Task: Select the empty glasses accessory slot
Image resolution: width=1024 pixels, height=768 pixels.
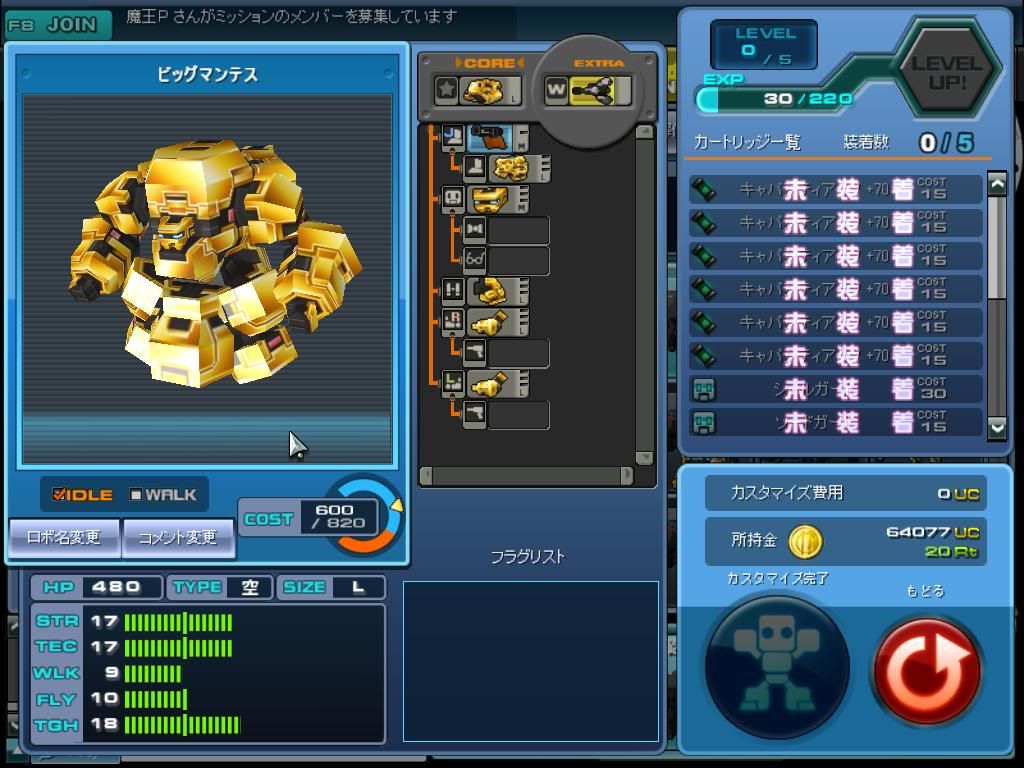Action: point(517,261)
